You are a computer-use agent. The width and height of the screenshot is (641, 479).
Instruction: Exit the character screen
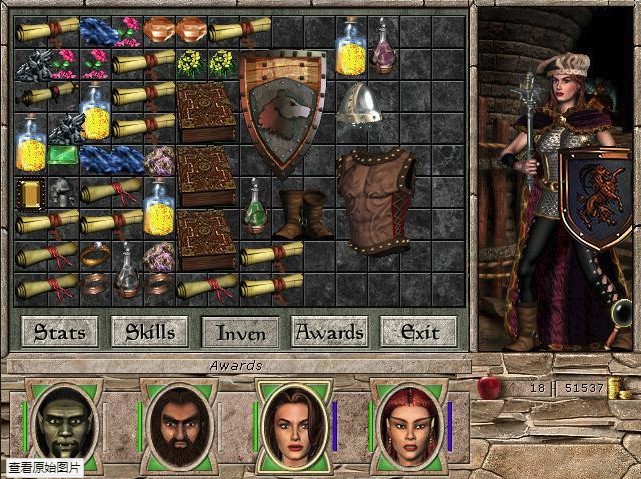click(x=418, y=331)
